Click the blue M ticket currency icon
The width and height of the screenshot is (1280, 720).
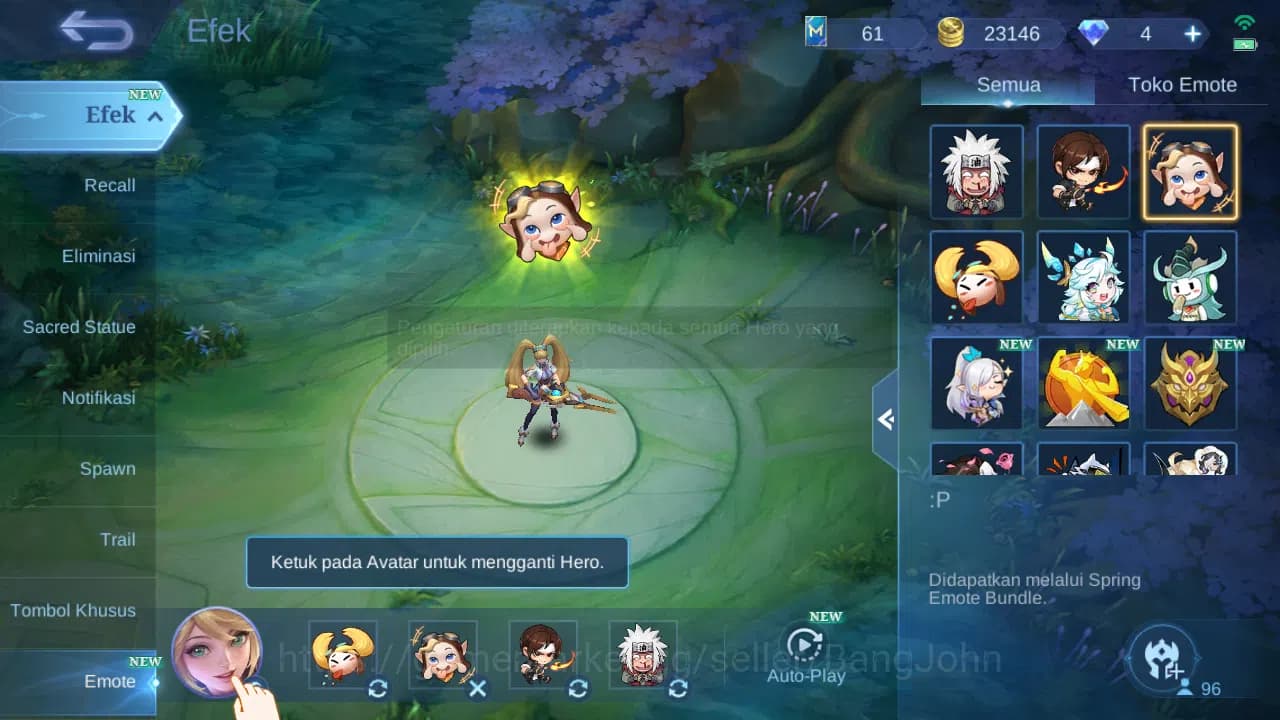[x=818, y=33]
